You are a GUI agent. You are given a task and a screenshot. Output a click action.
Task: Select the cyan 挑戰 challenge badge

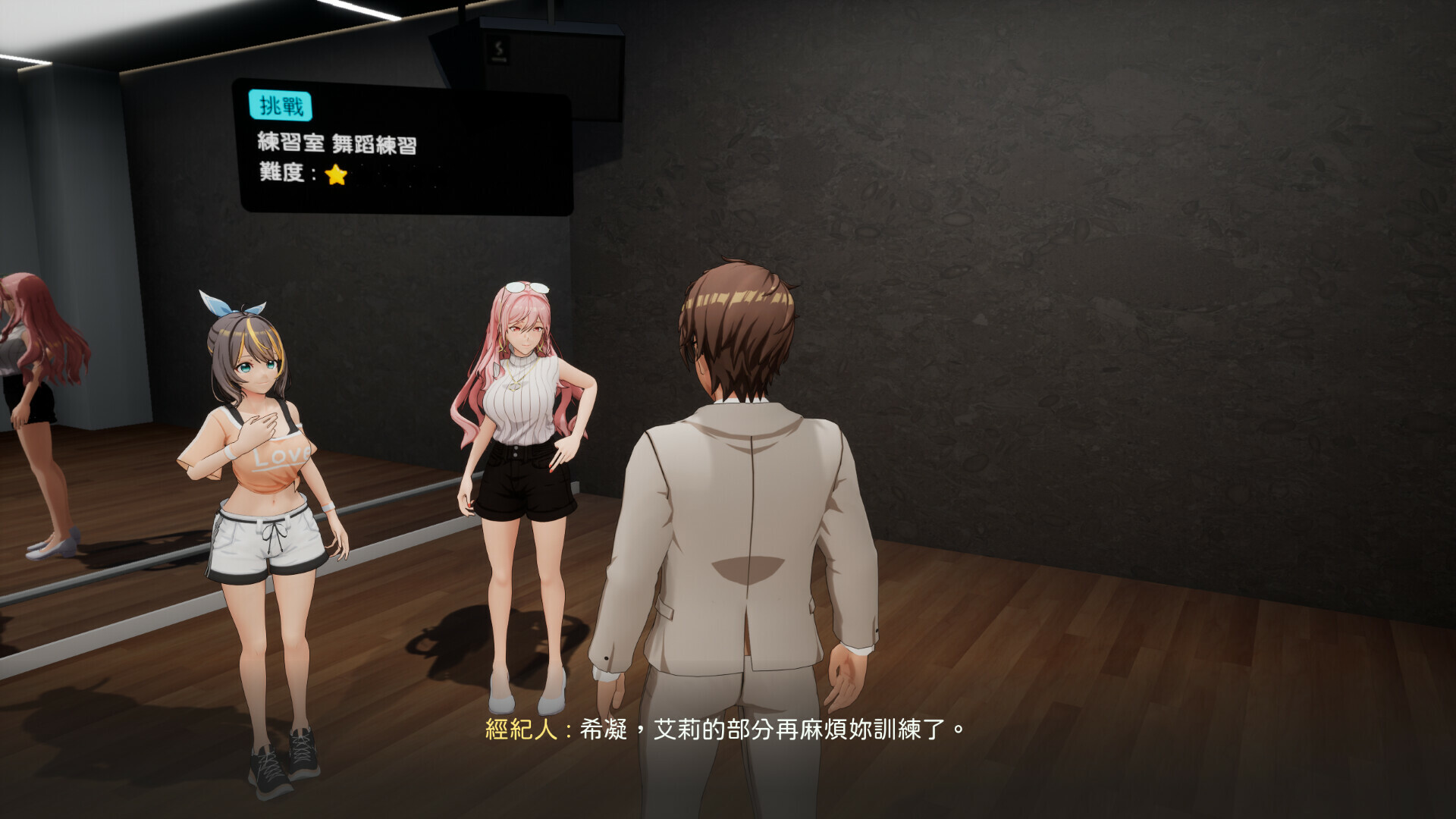tap(281, 107)
